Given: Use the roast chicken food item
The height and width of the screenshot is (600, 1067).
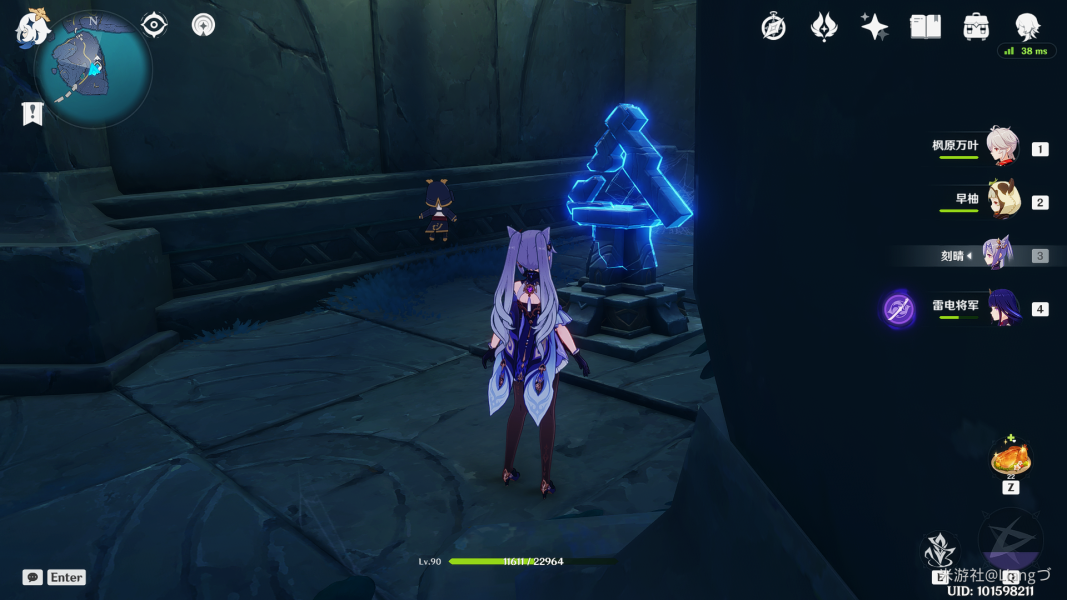Looking at the screenshot, I should click(x=1010, y=461).
